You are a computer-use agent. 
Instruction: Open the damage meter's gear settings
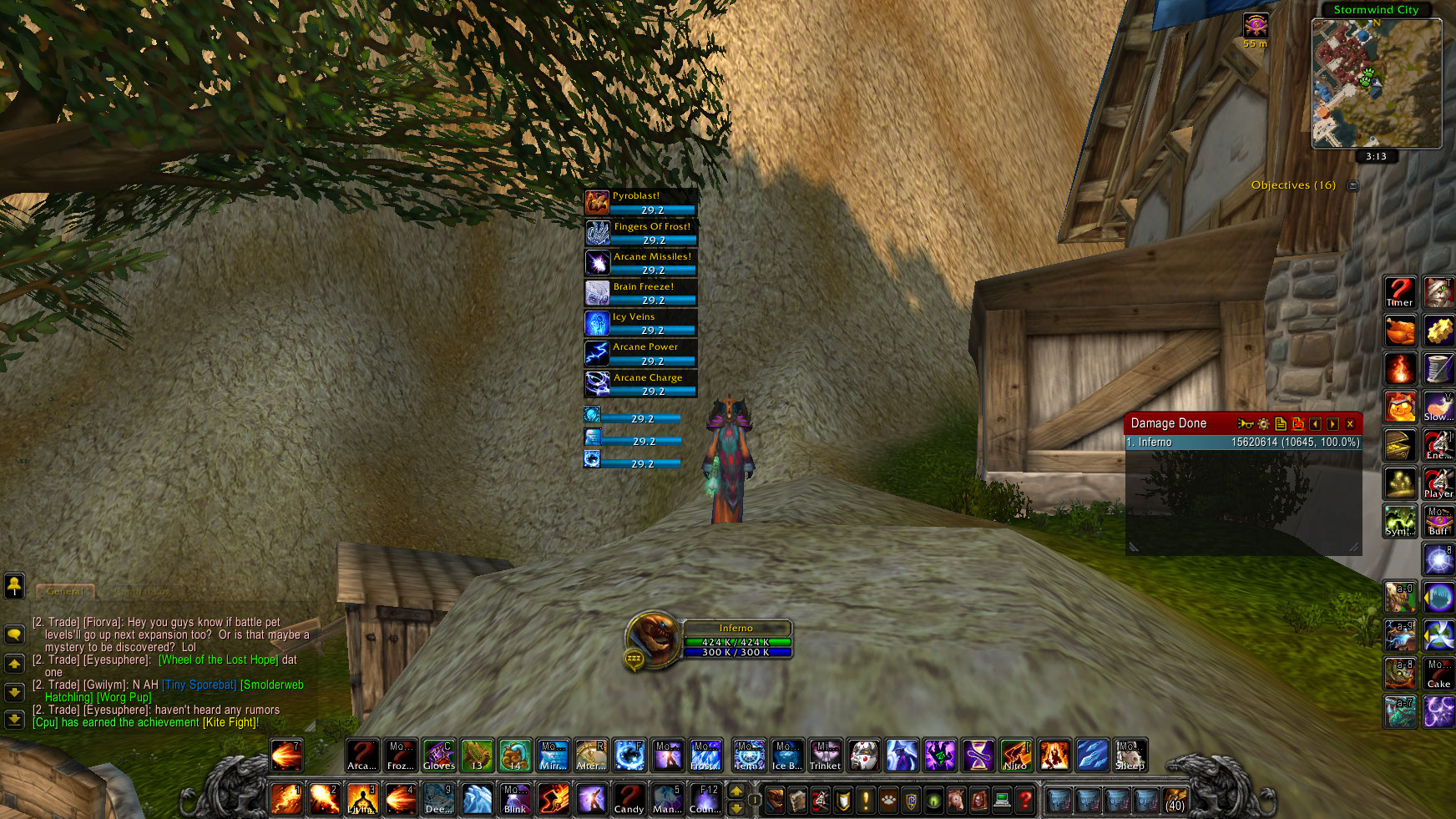[x=1263, y=424]
